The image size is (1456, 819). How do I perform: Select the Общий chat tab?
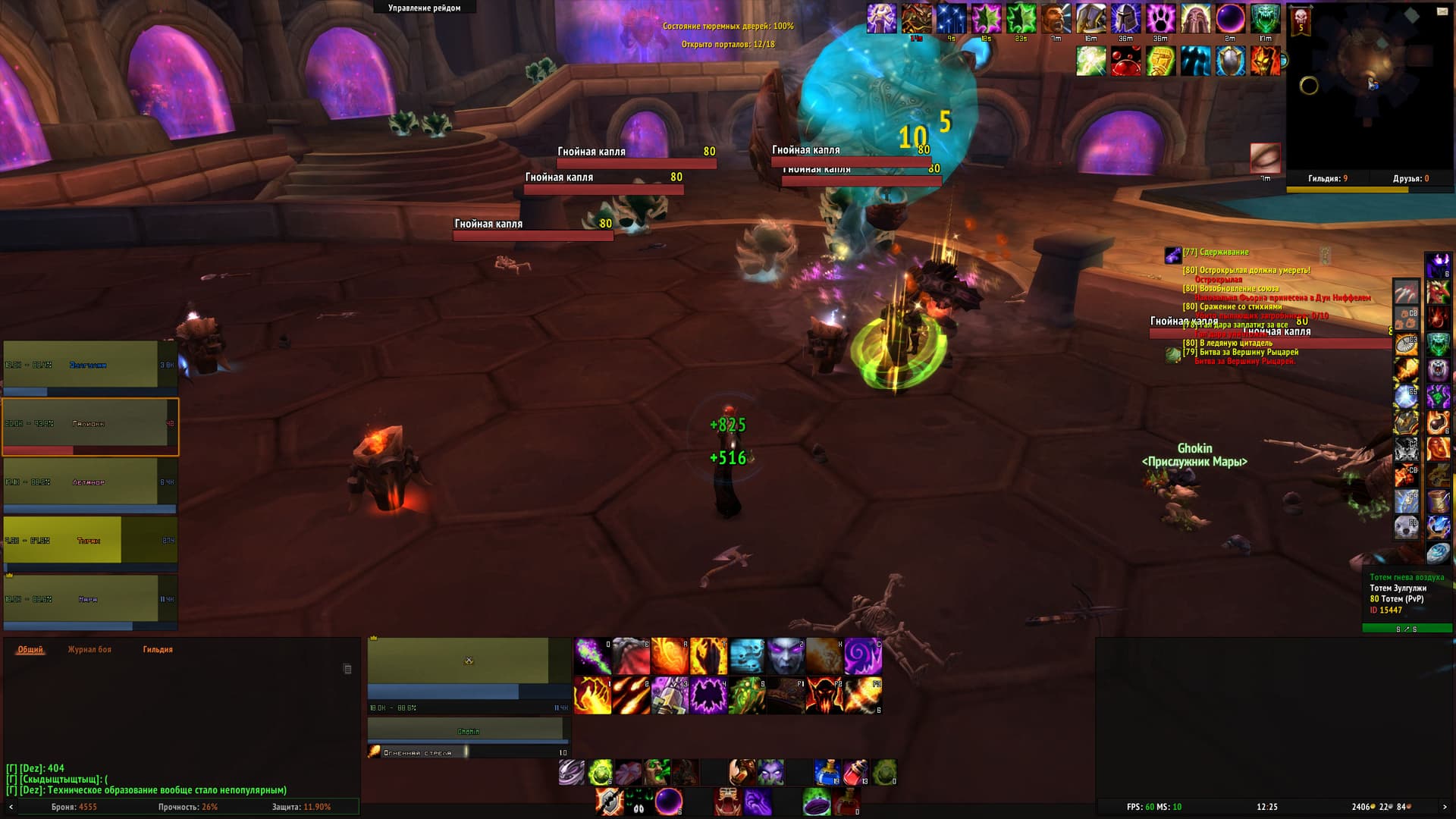point(30,650)
